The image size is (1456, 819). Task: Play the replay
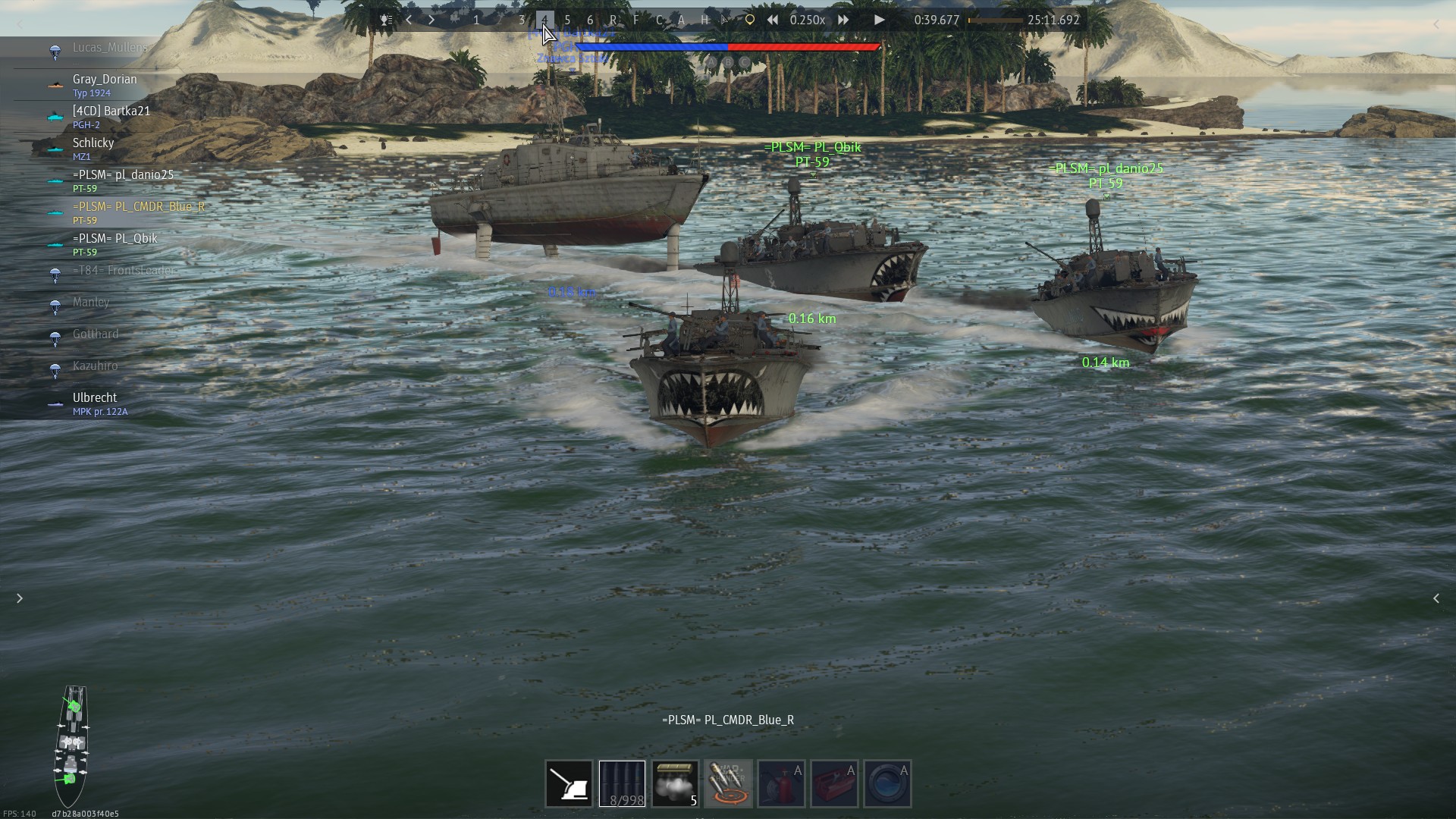coord(879,20)
